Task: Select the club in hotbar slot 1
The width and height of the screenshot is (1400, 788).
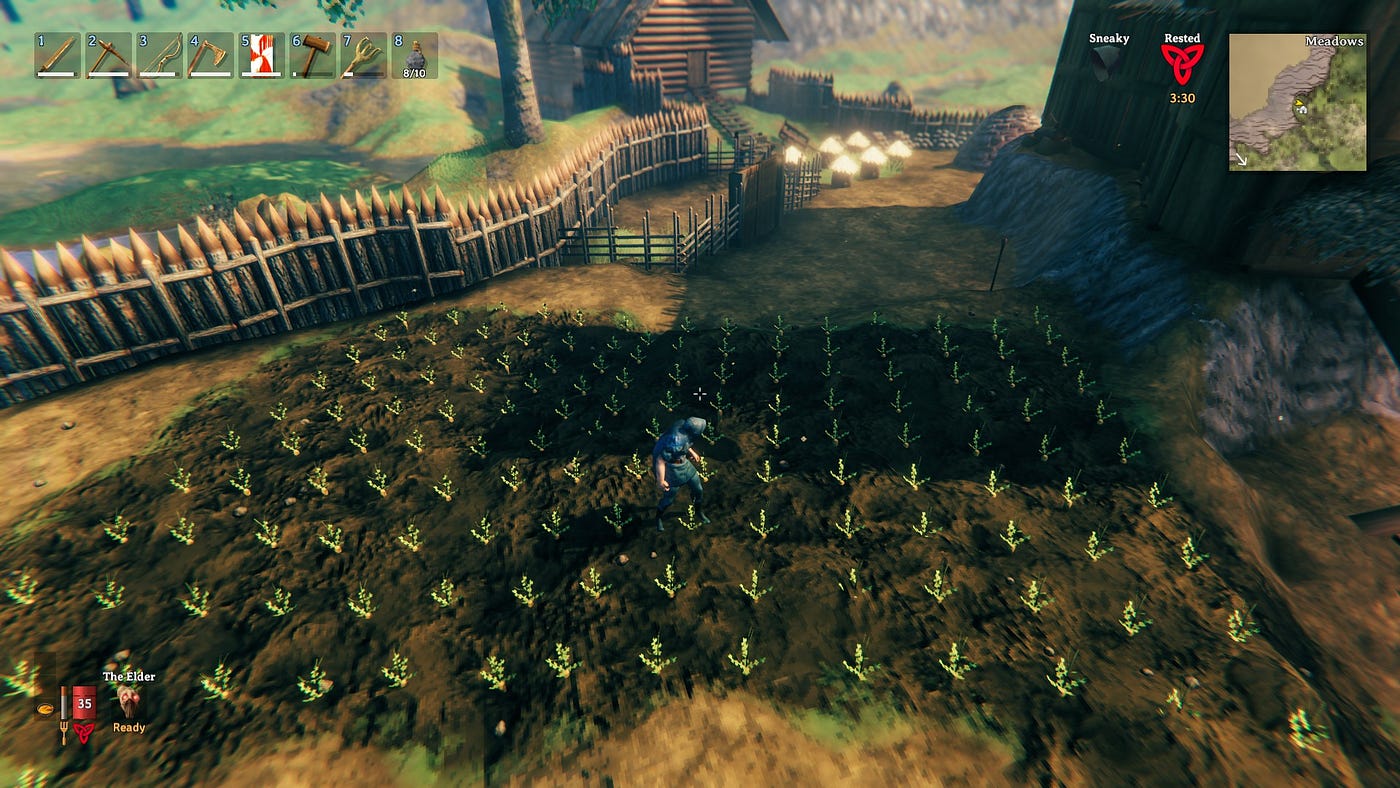Action: pos(57,56)
